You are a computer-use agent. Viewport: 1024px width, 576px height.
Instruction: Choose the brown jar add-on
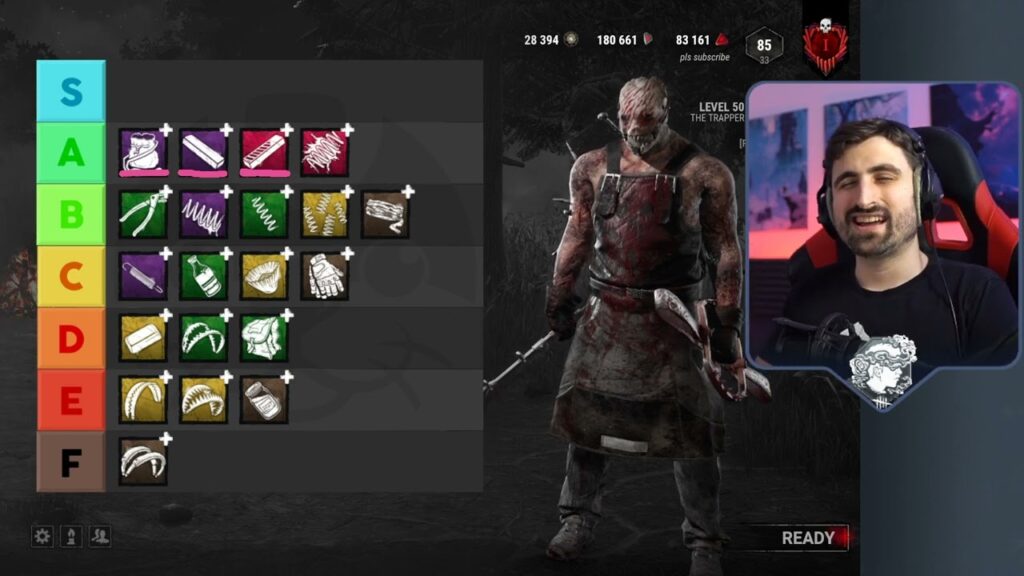(x=264, y=399)
